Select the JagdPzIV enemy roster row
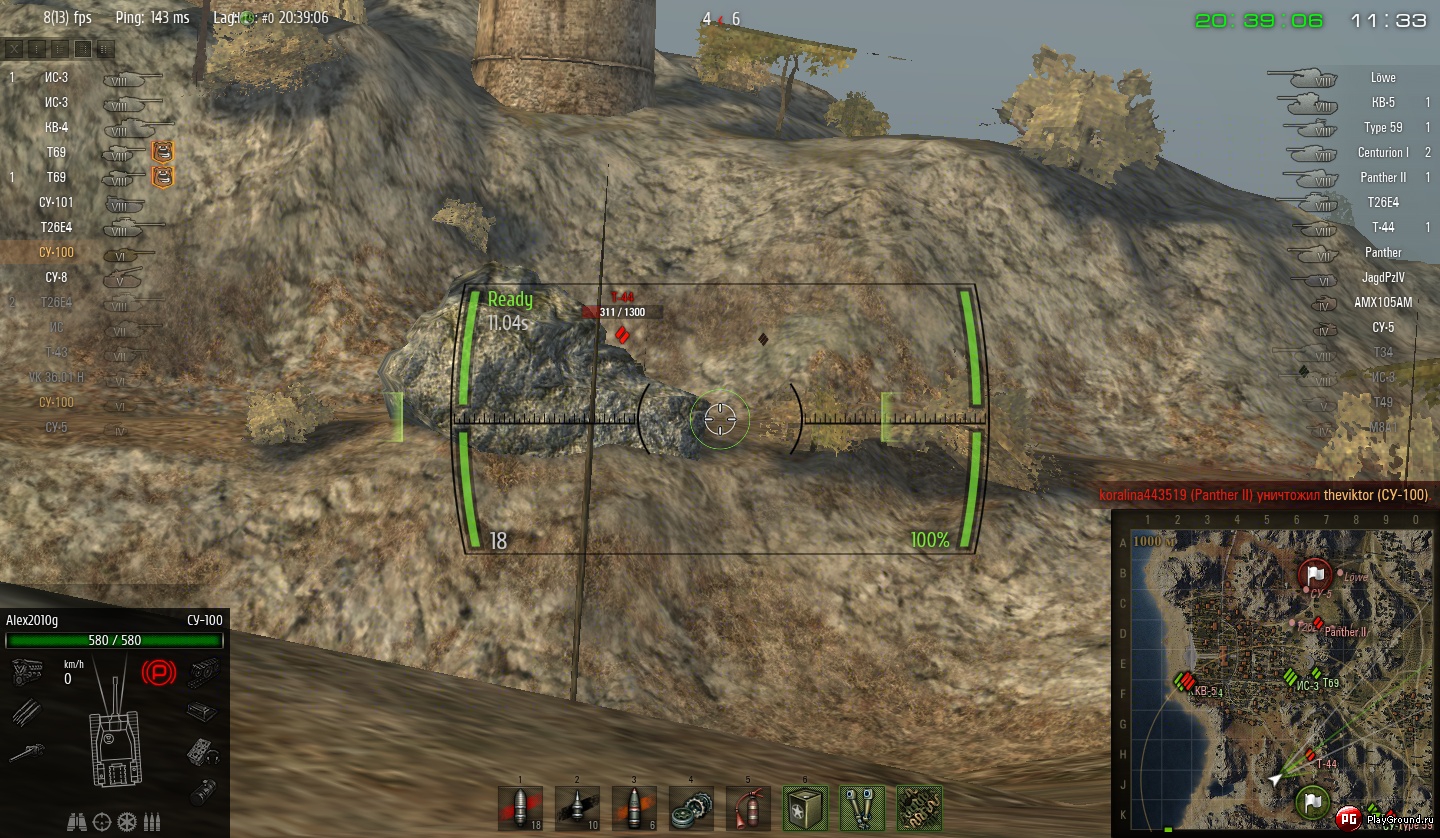Viewport: 1440px width, 838px height. (x=1383, y=277)
